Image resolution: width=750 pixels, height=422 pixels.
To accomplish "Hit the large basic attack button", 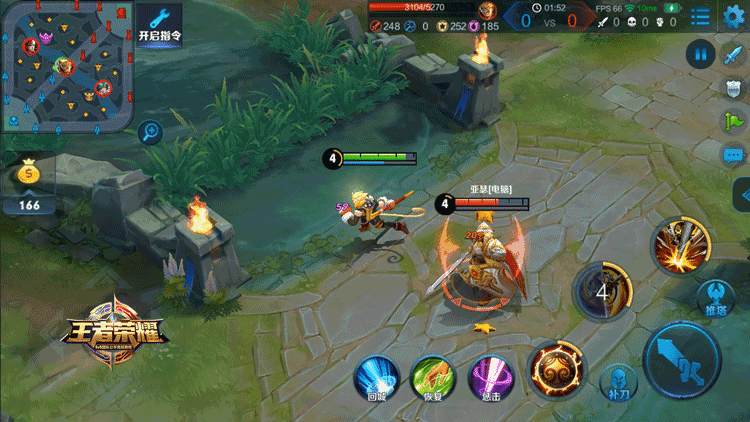I will click(682, 359).
